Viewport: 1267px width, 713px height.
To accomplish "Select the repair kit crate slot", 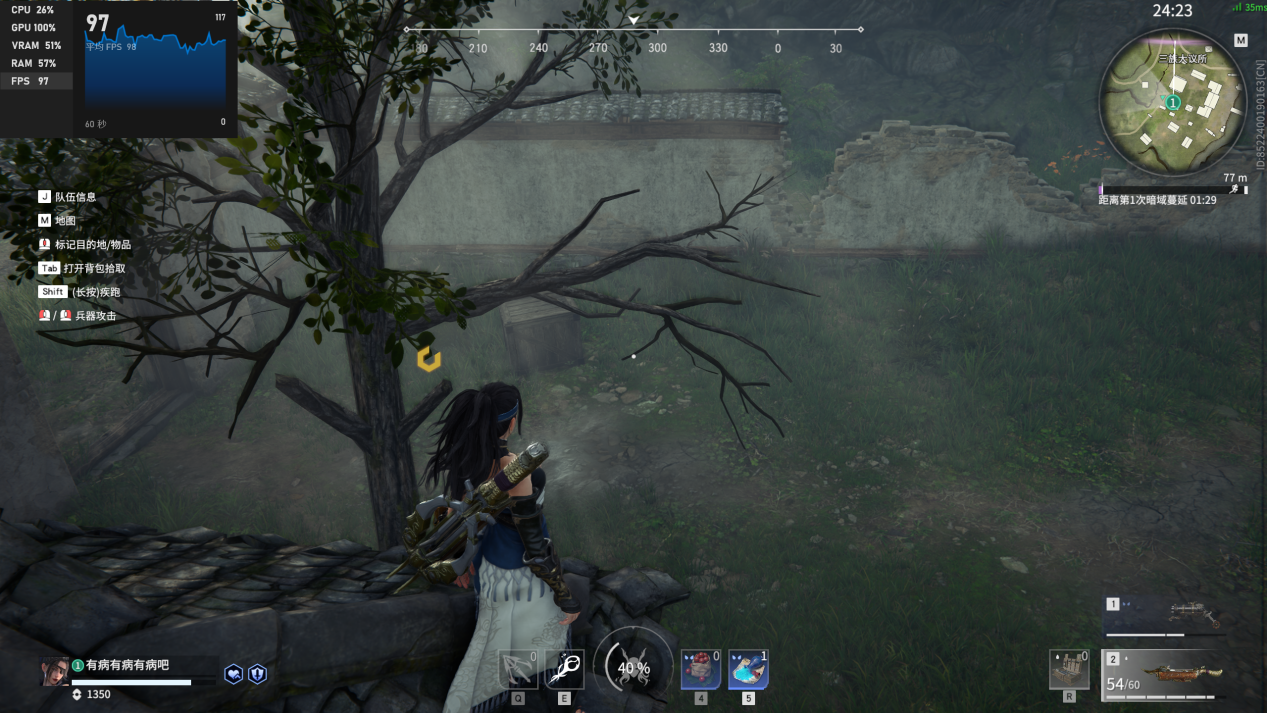I will (1069, 669).
